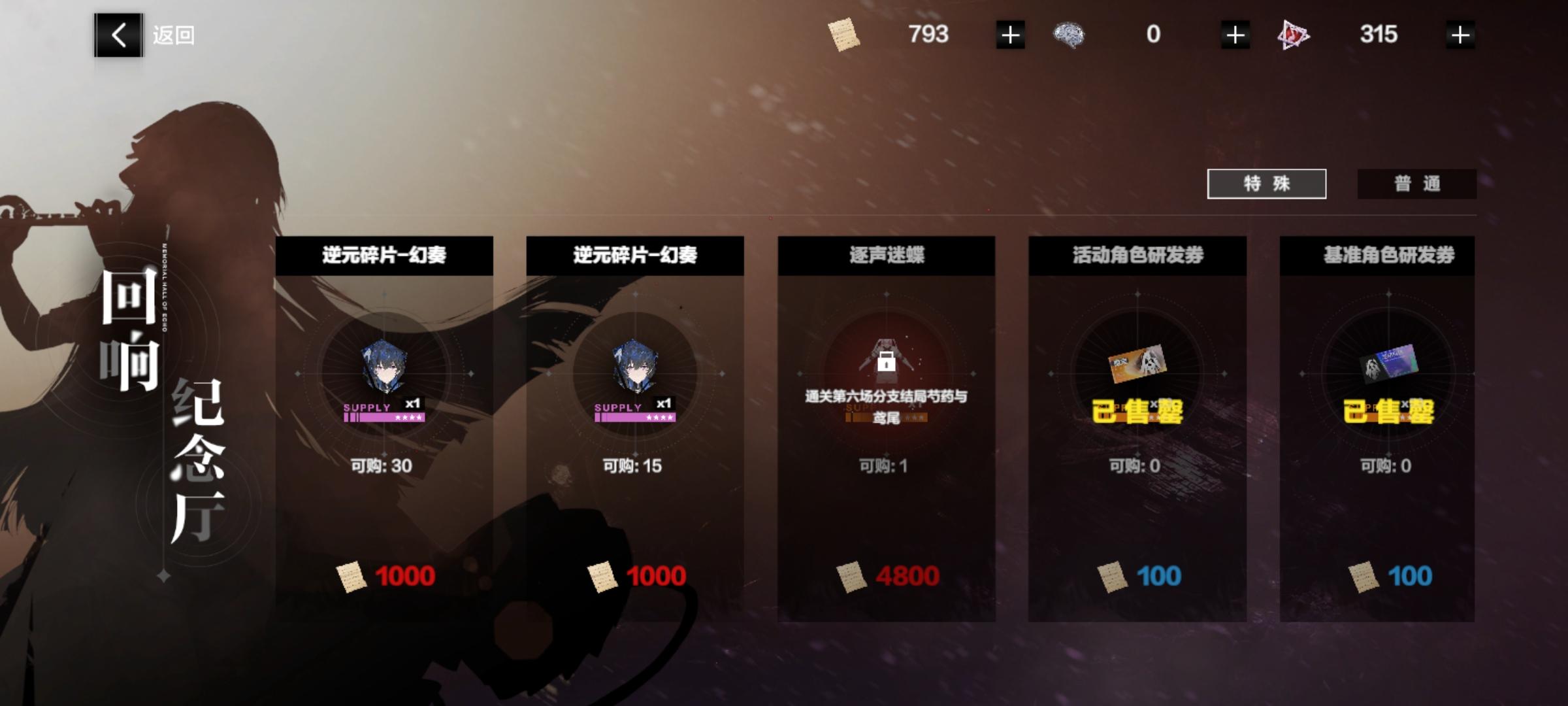Switch to the 普通 shop category
Image resolution: width=1568 pixels, height=706 pixels.
tap(1417, 185)
